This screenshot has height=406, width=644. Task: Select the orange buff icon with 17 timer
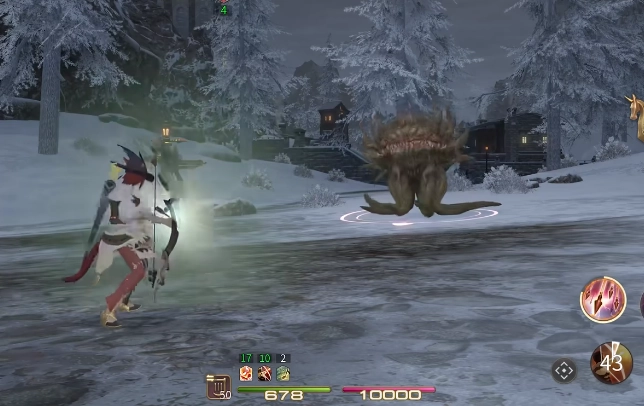point(246,373)
